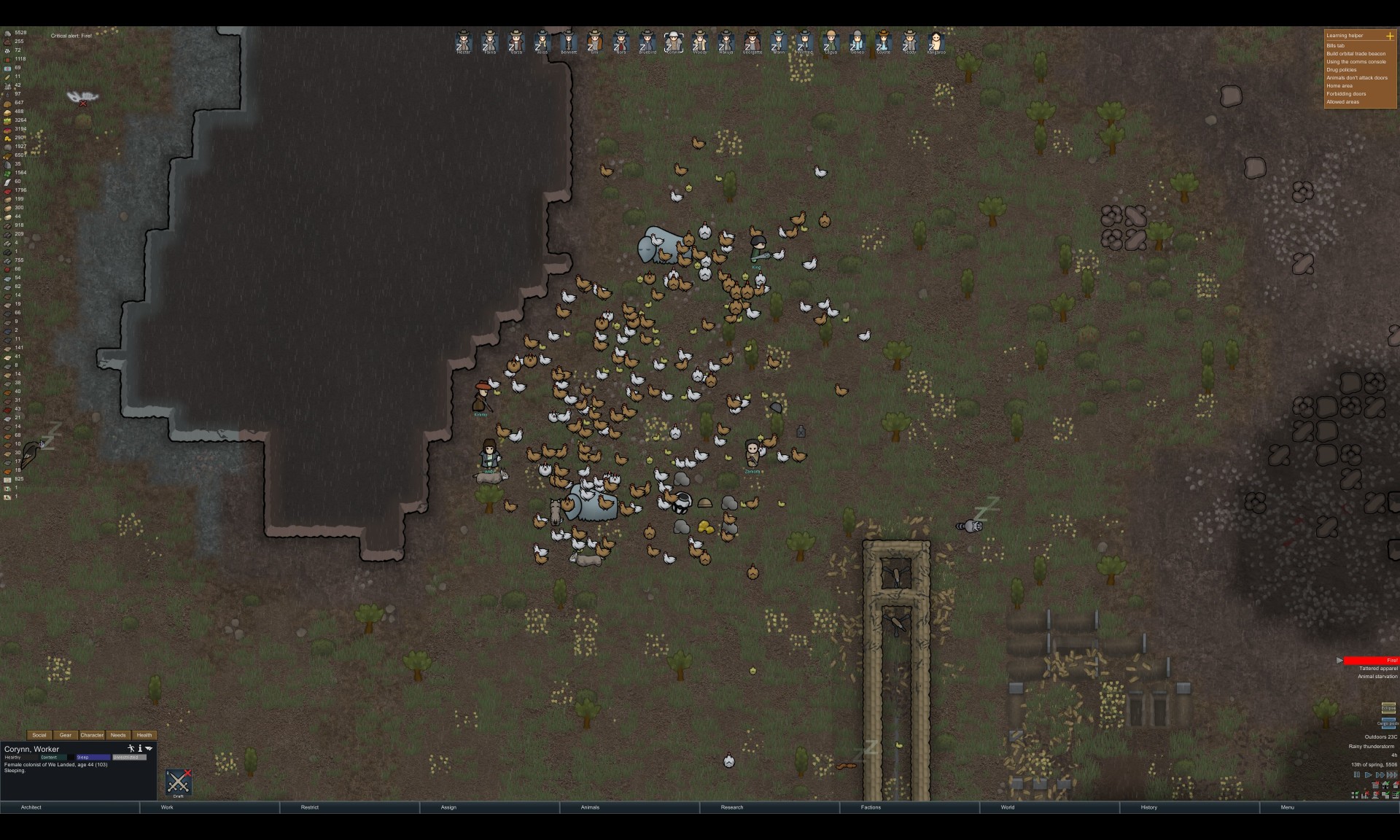Switch to Corynn's Gear tab
1400x840 pixels.
tap(66, 735)
